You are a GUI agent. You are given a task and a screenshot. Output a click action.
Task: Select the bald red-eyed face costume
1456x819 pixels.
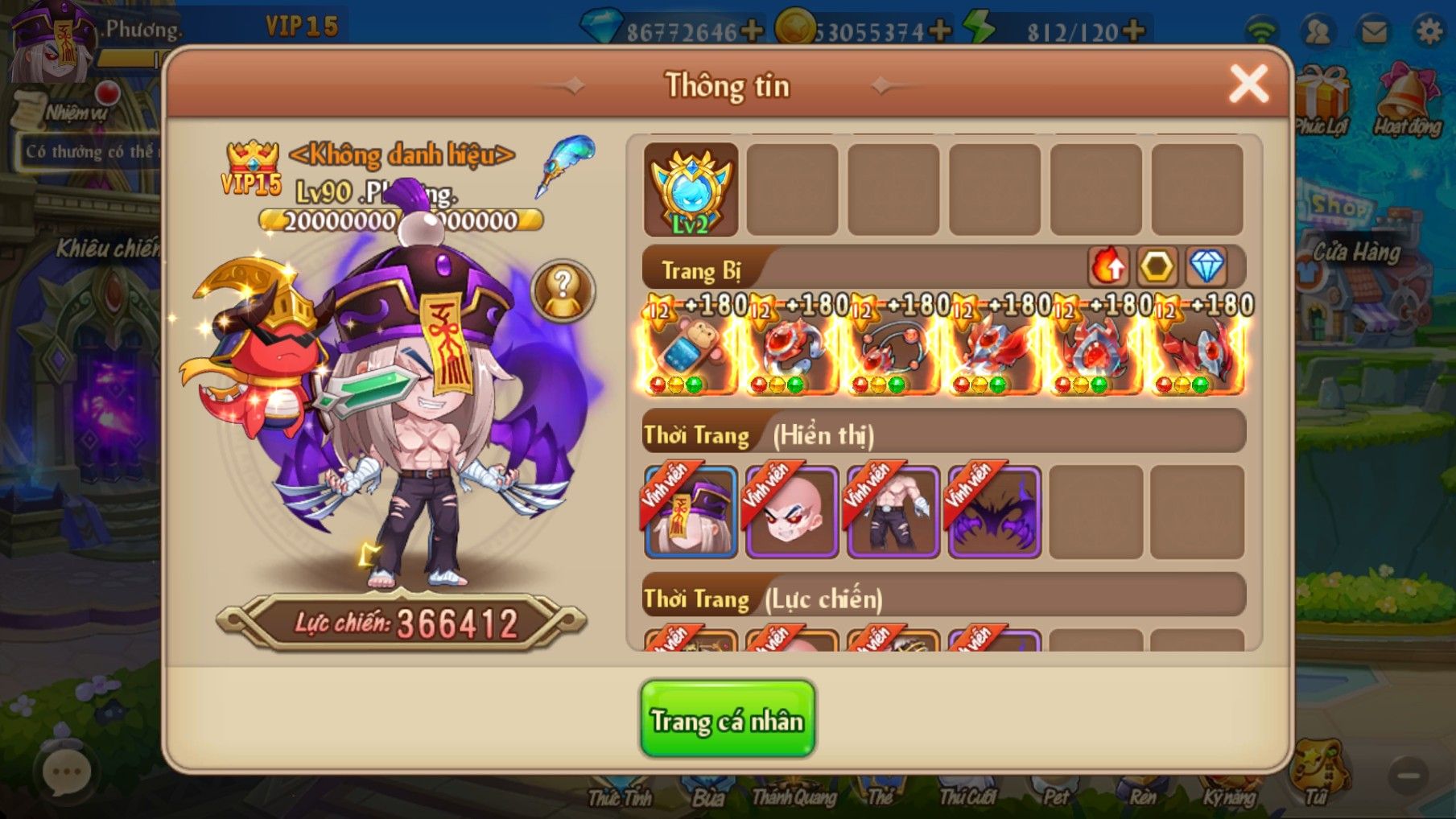pyautogui.click(x=792, y=512)
